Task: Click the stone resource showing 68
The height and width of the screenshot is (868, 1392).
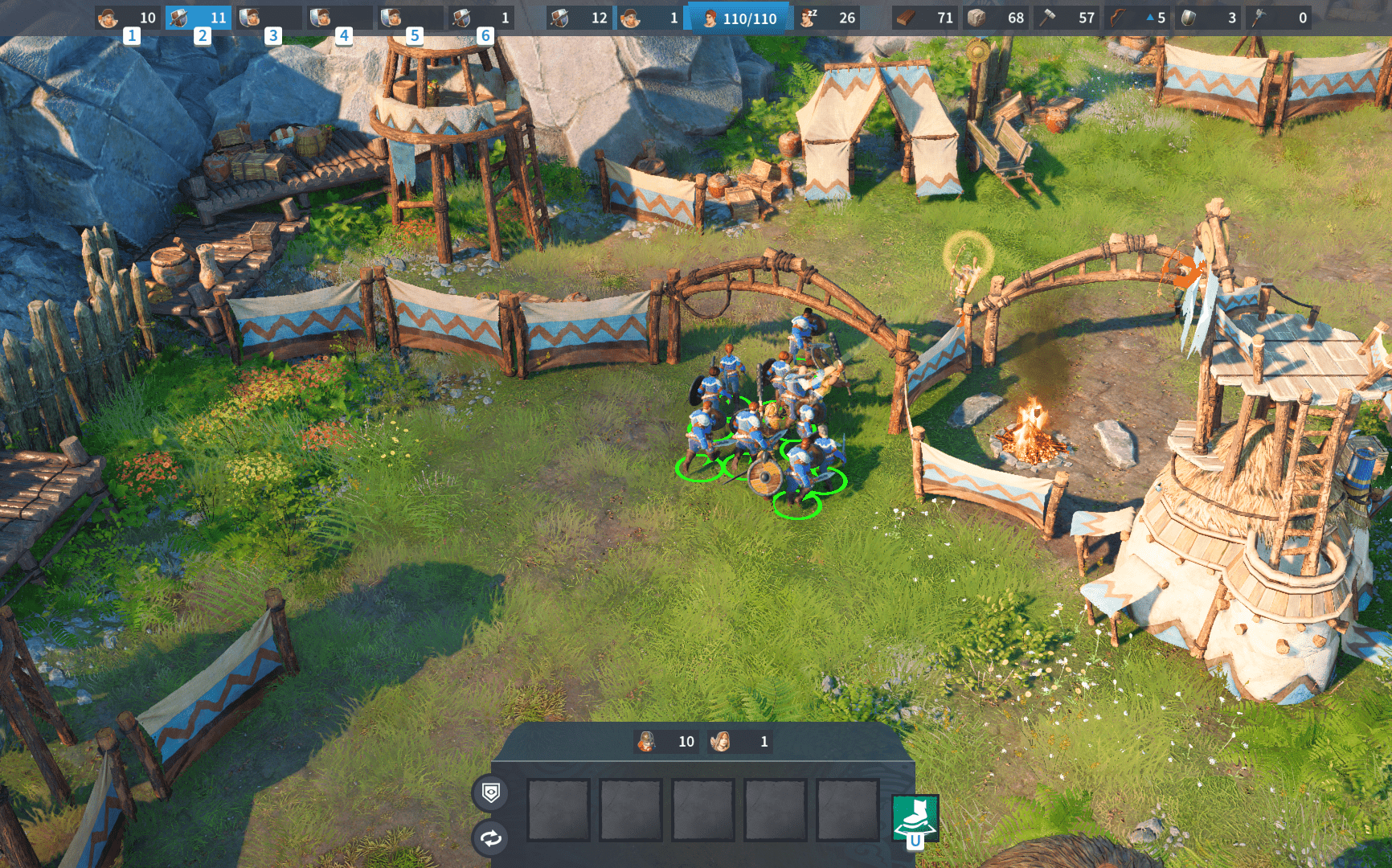Action: coord(996,18)
